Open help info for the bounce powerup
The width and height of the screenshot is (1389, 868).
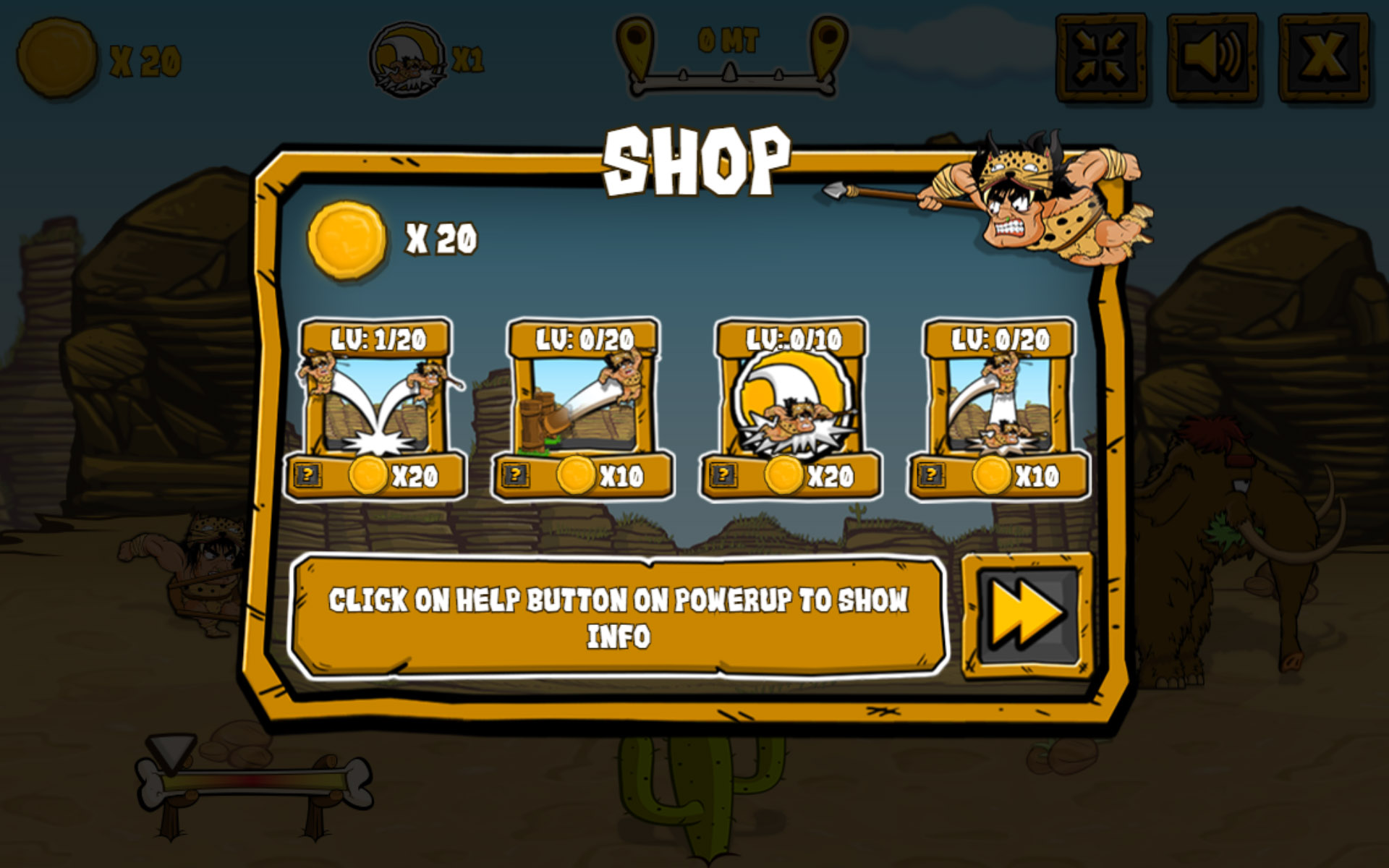click(x=310, y=476)
